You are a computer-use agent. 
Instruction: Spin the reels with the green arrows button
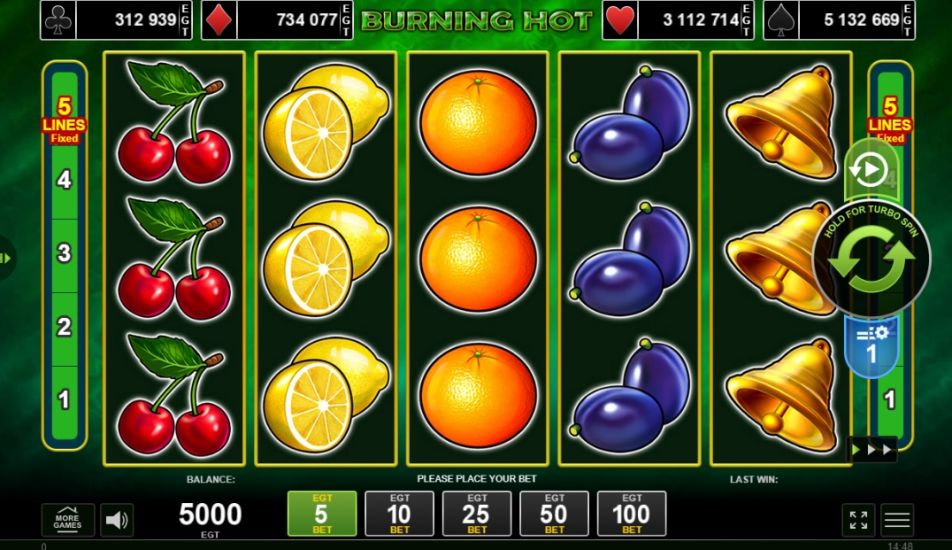870,258
